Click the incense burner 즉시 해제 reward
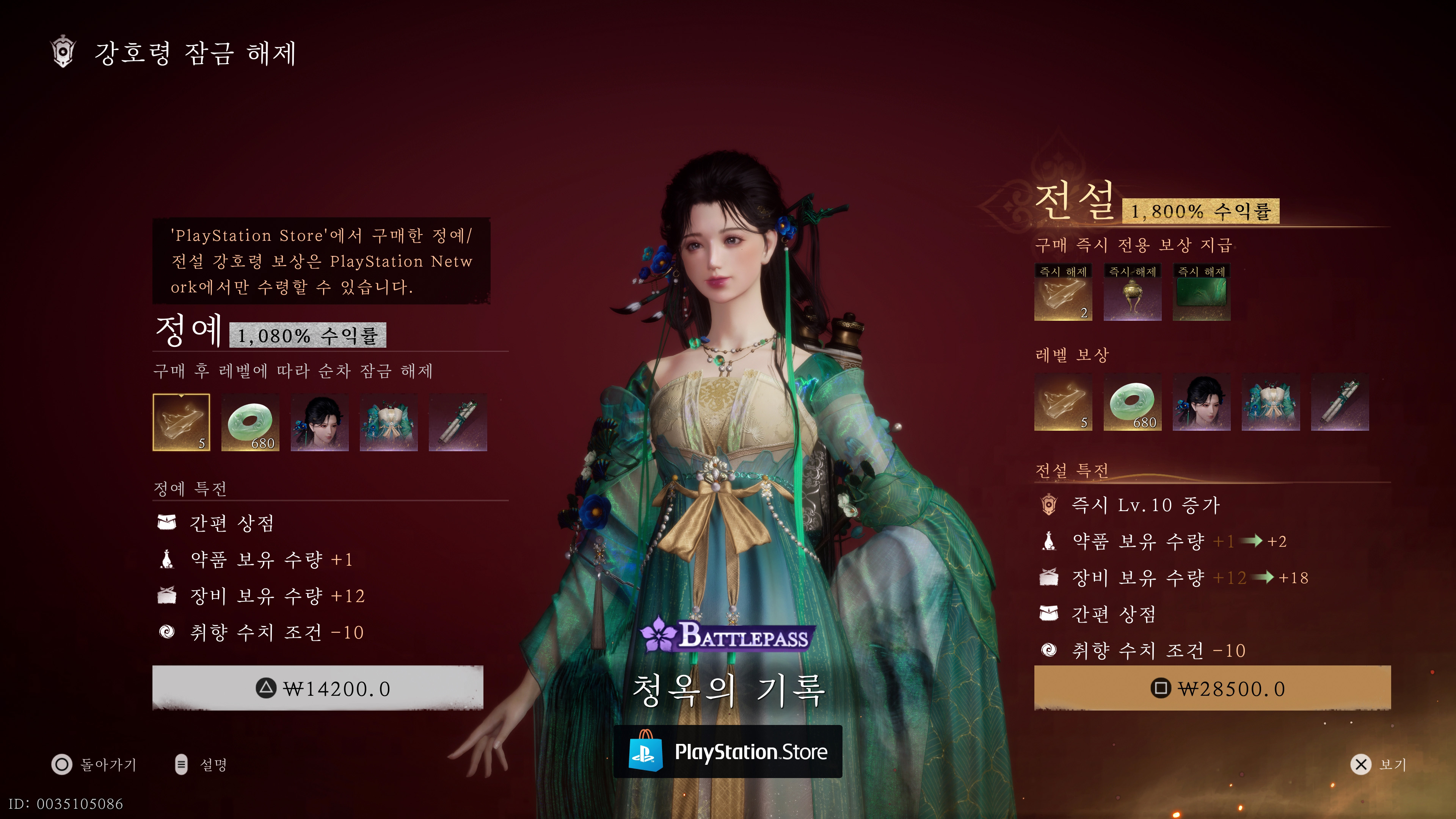Image resolution: width=1456 pixels, height=819 pixels. [x=1132, y=293]
